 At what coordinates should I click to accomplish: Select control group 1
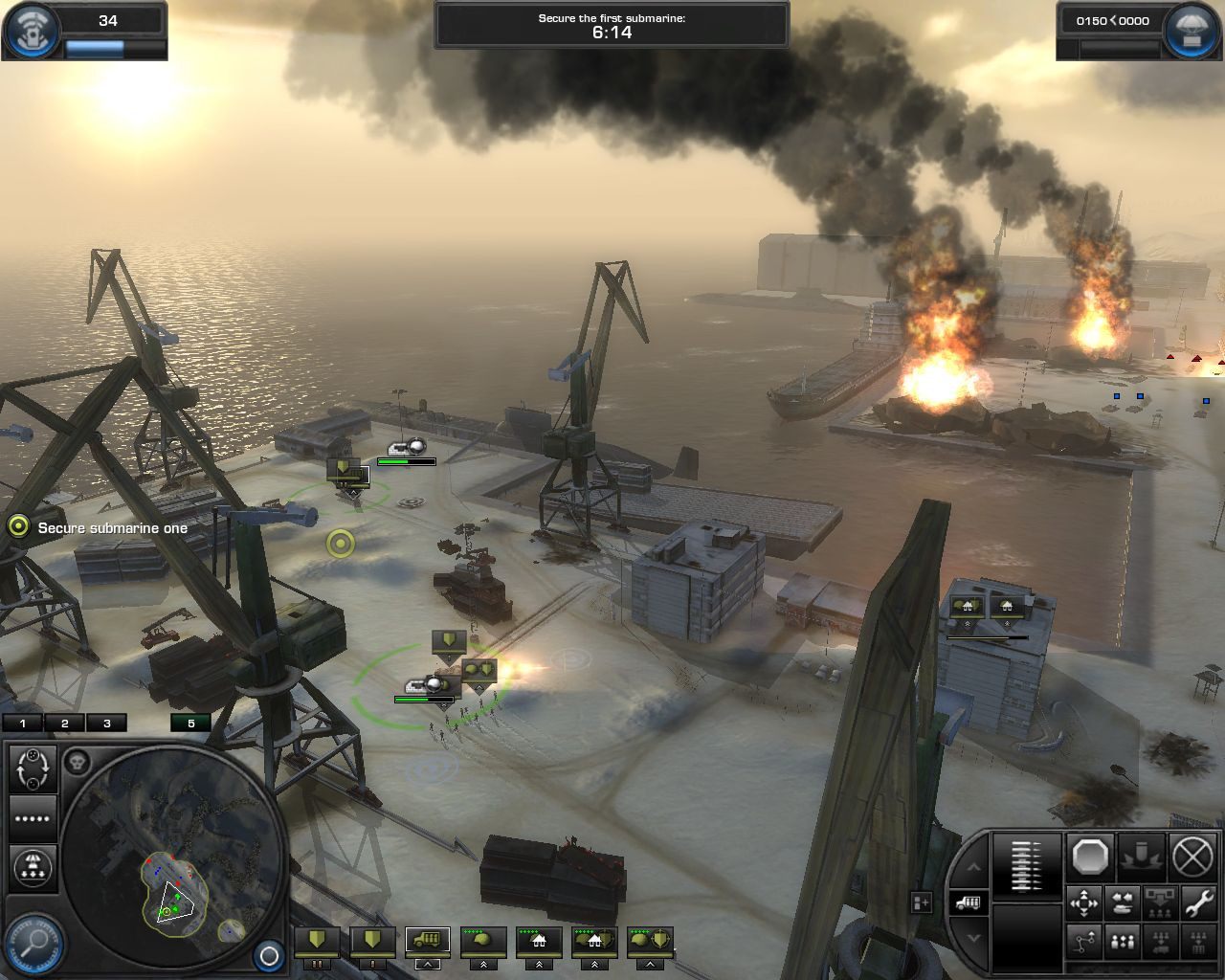click(x=23, y=724)
